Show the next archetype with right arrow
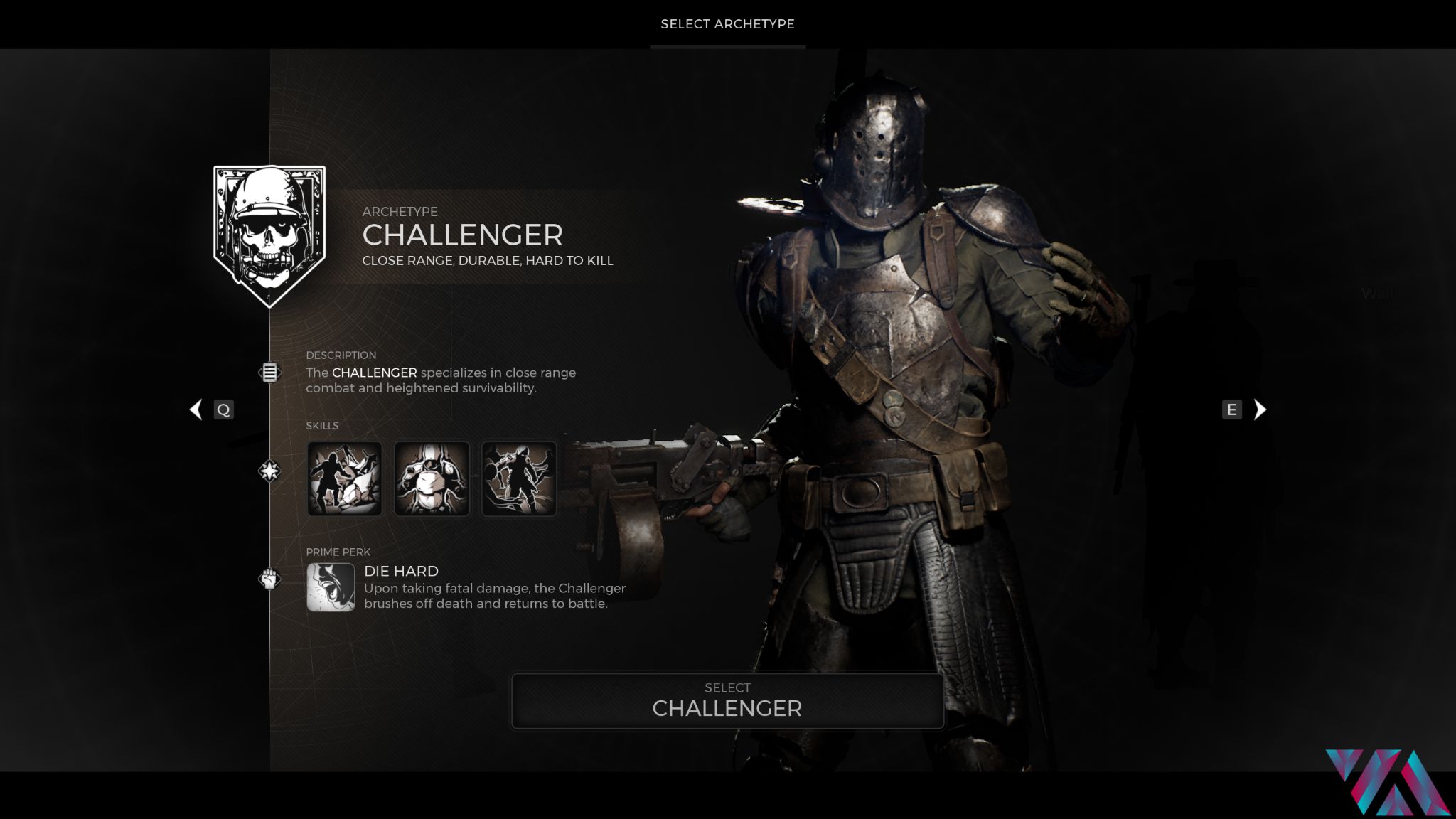Image resolution: width=1456 pixels, height=819 pixels. 1259,409
